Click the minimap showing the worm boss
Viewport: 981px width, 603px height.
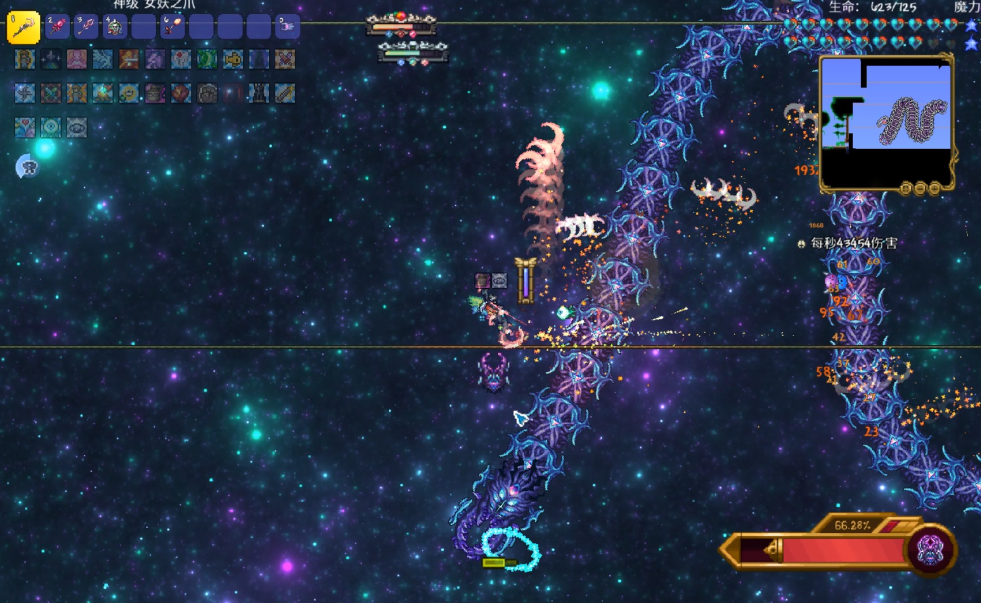[x=885, y=118]
